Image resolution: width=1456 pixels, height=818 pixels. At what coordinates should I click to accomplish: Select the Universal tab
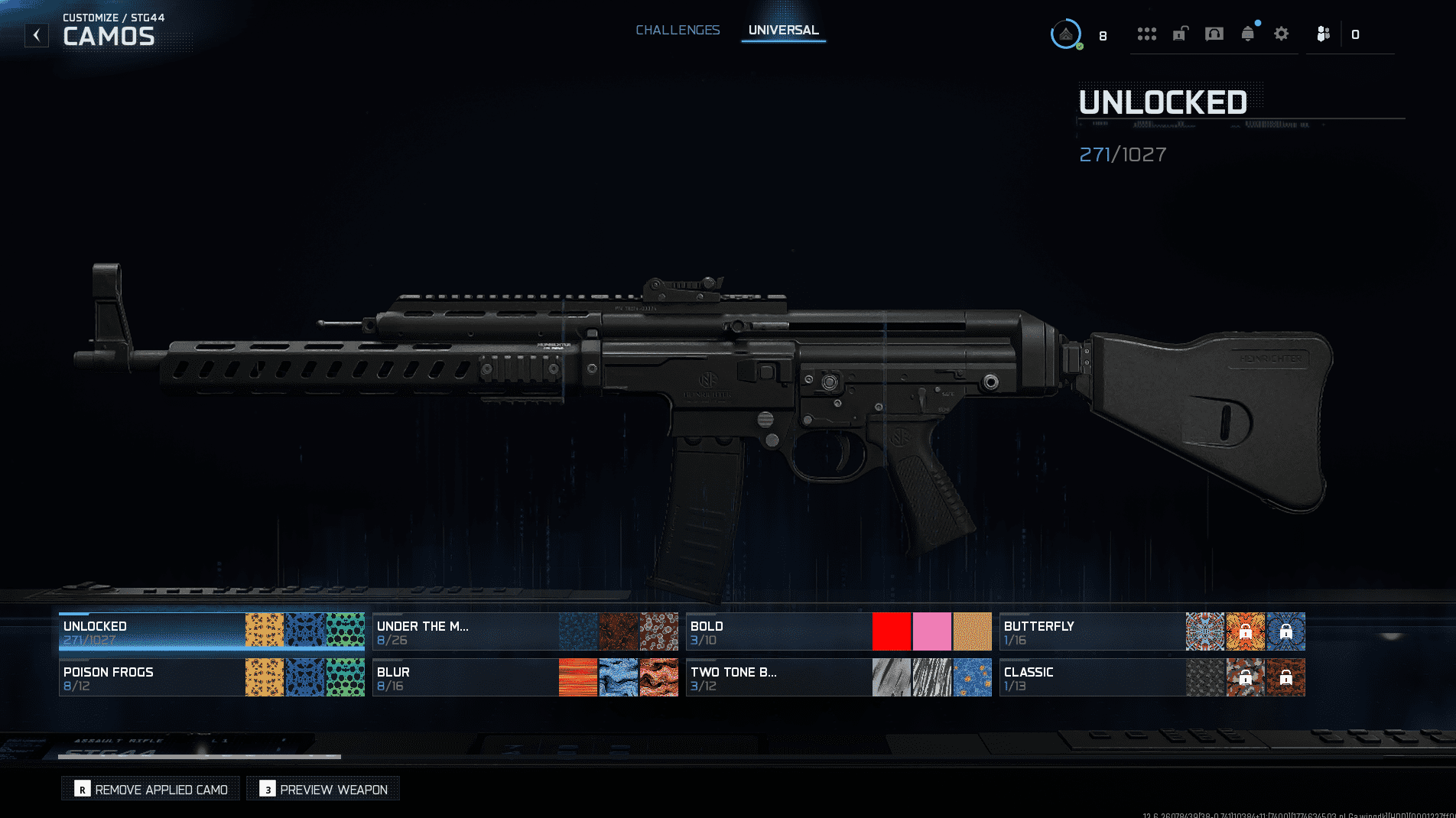point(783,30)
